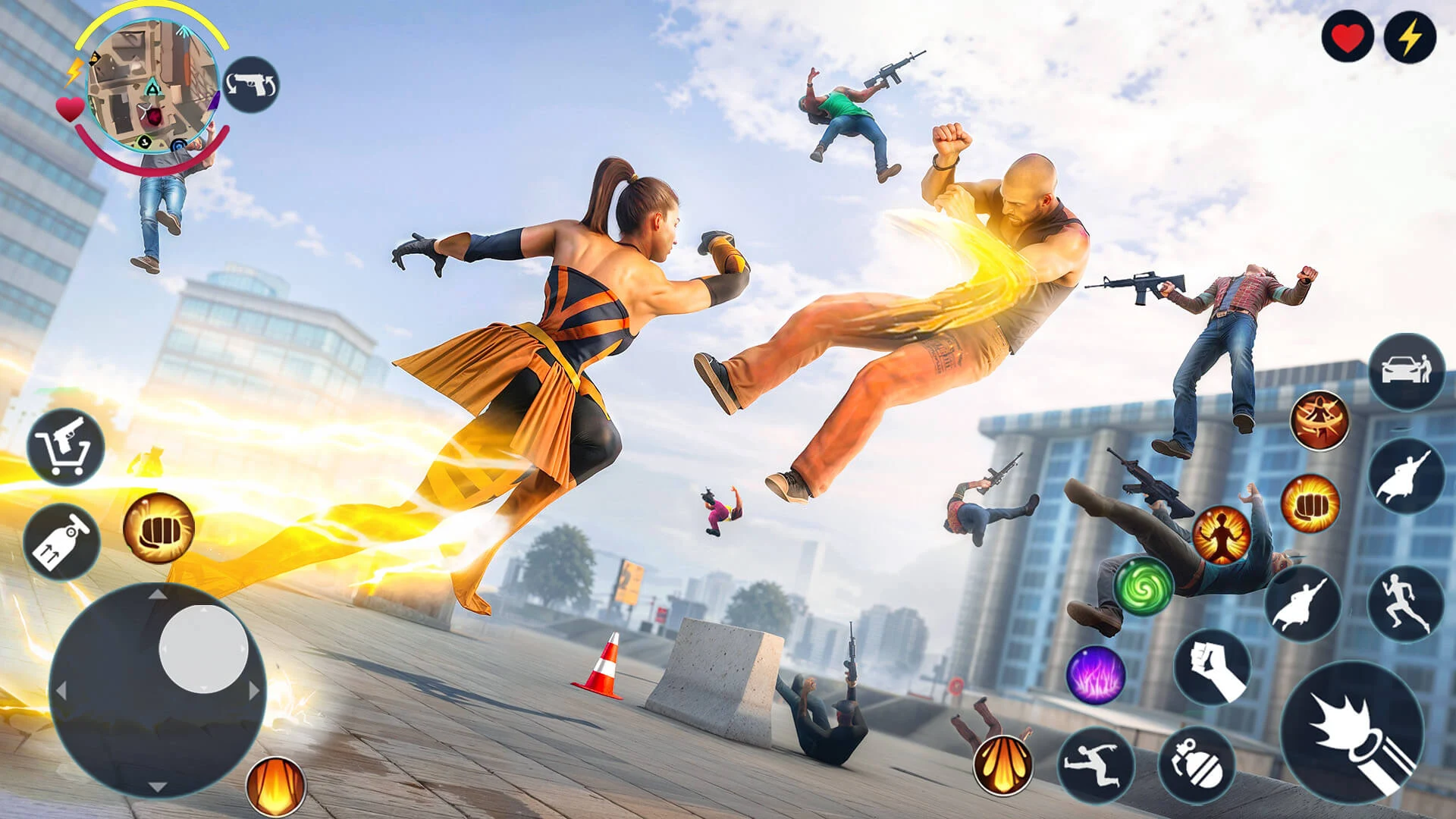Activate the fire tornado ability
1456x819 pixels.
click(x=1319, y=420)
